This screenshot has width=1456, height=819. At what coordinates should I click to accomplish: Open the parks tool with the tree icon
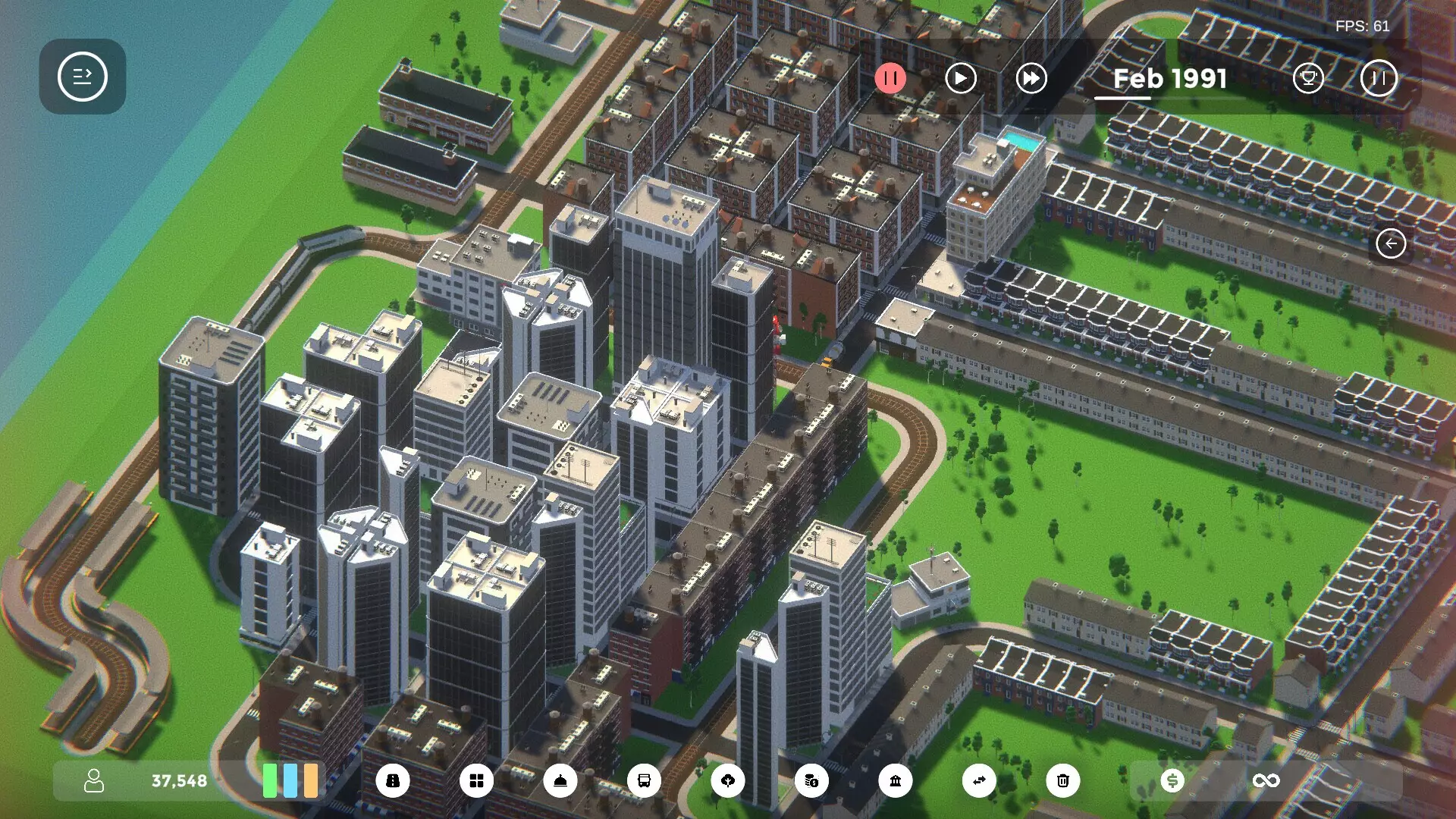point(730,780)
